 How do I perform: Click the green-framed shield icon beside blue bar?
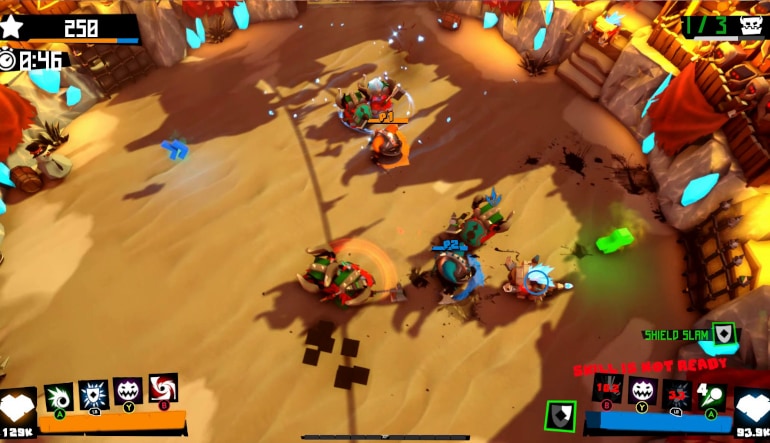[562, 415]
